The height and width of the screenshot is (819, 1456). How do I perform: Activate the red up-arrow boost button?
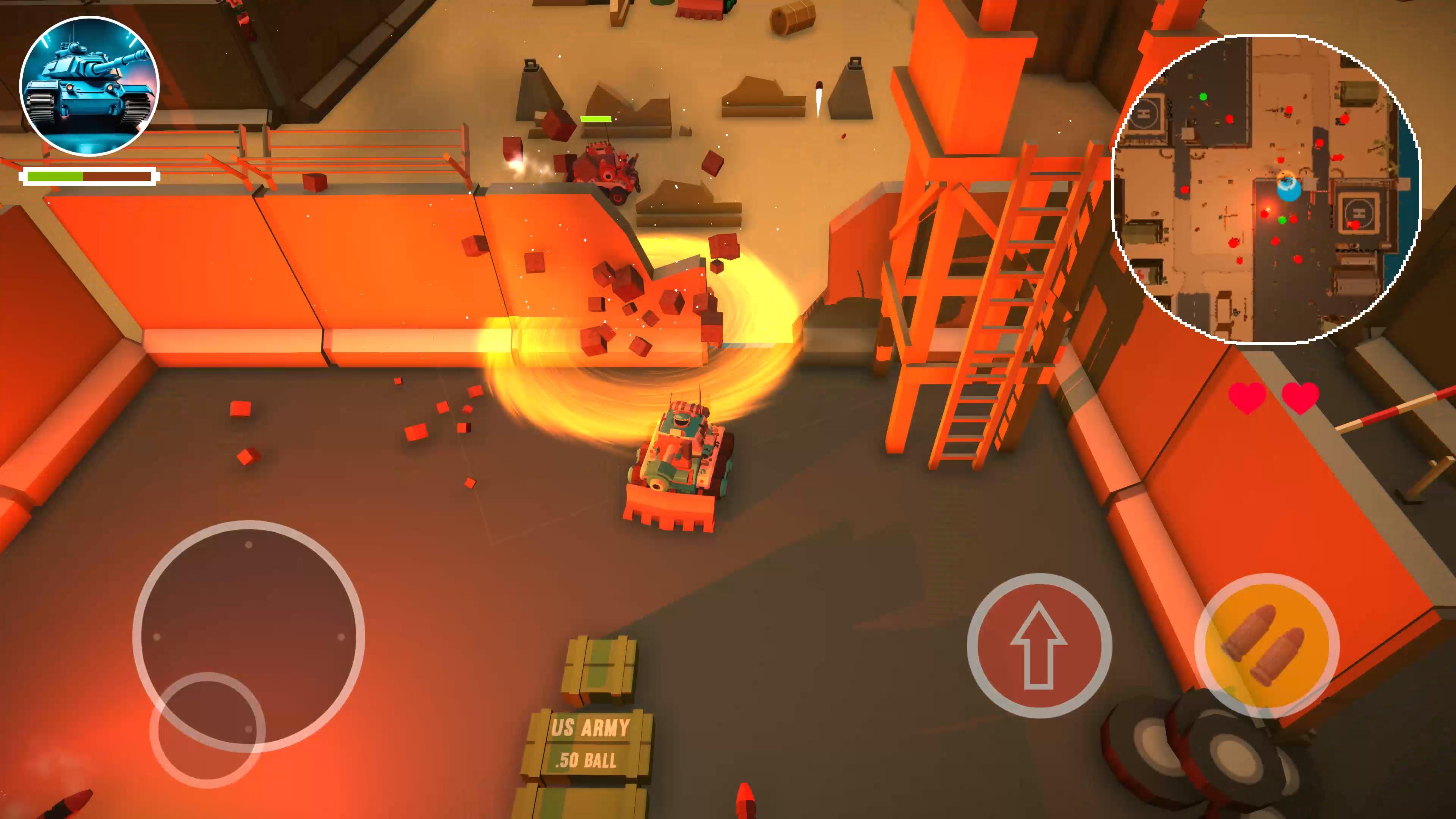(1039, 645)
